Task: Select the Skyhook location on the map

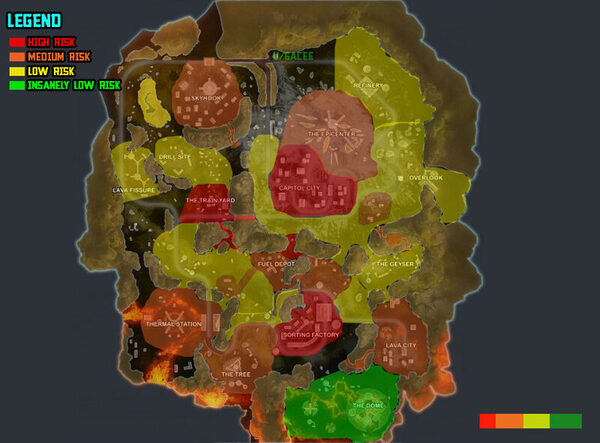Action: (207, 98)
